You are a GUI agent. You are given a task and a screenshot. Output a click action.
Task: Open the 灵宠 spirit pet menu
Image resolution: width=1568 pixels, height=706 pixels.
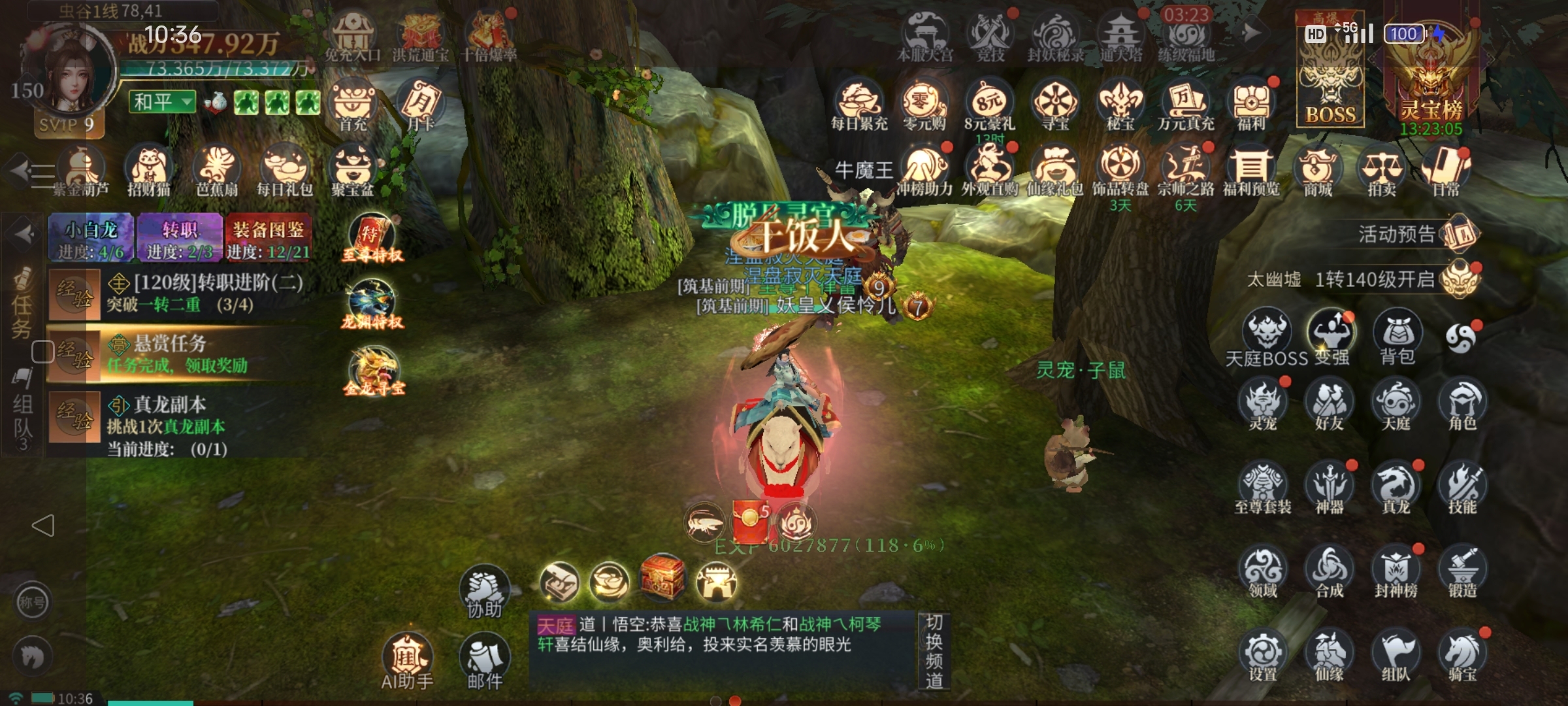(x=1263, y=404)
